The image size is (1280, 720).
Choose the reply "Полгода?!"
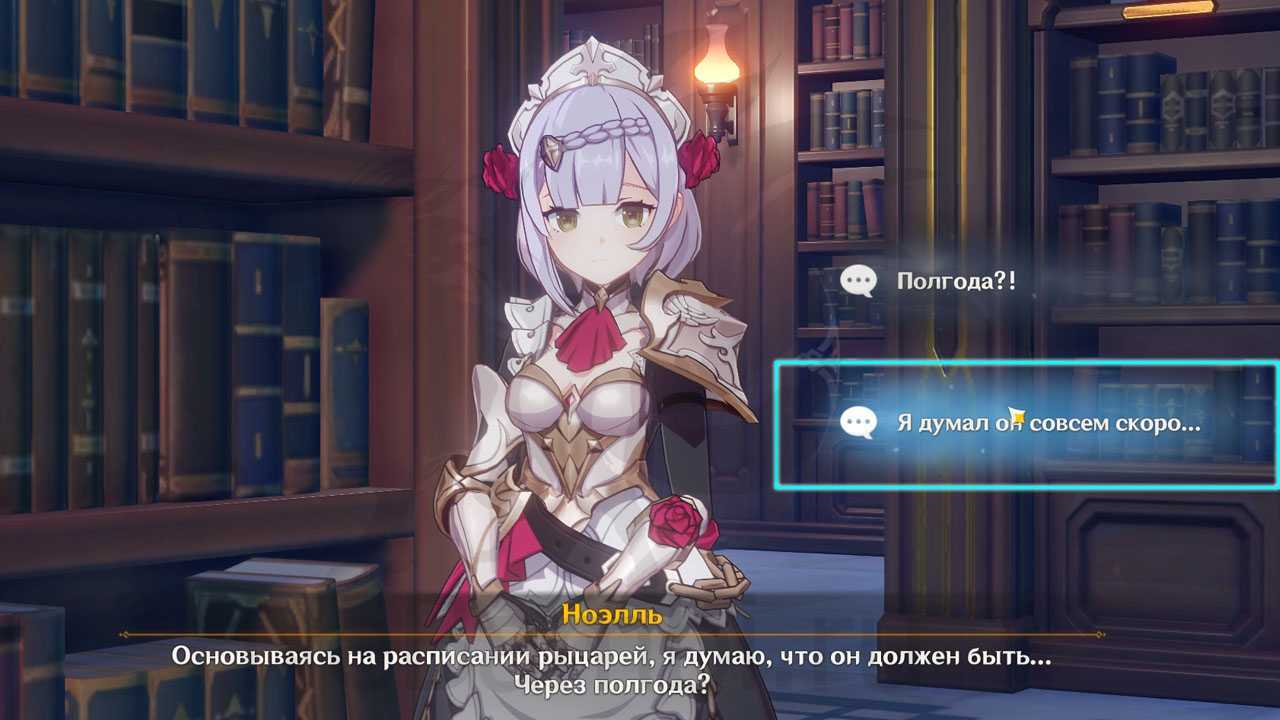click(x=955, y=281)
